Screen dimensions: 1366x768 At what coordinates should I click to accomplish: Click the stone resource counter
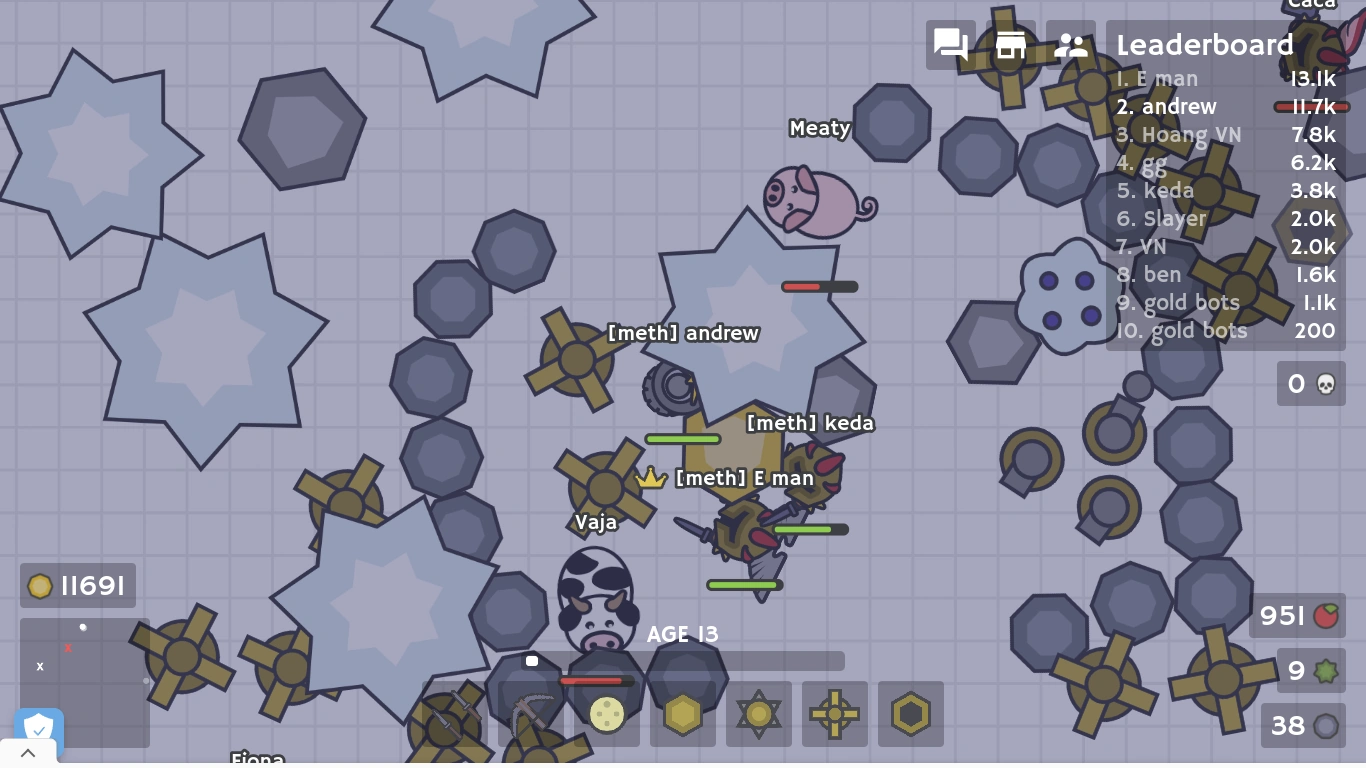(x=1302, y=726)
